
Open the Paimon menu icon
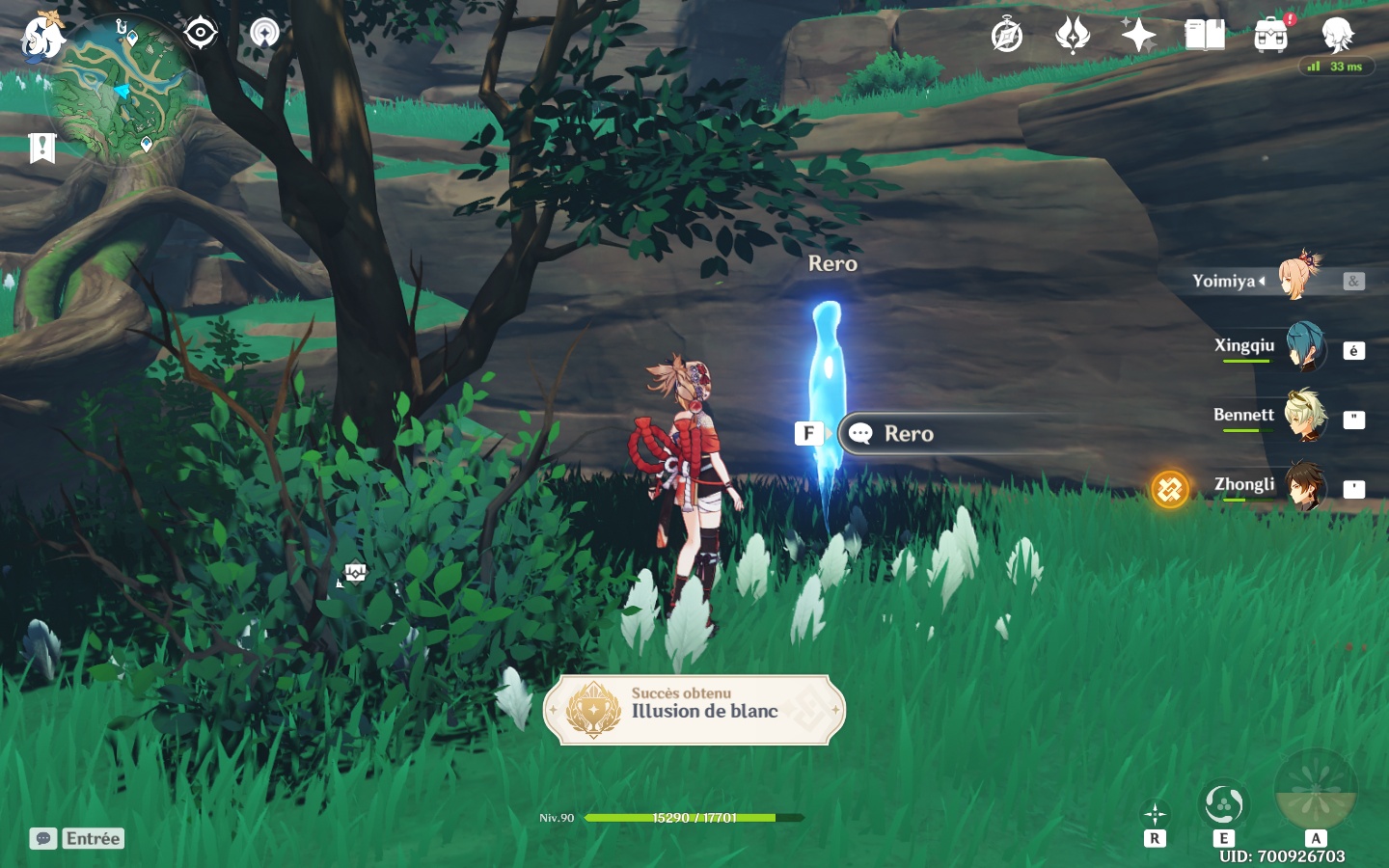pos(41,37)
